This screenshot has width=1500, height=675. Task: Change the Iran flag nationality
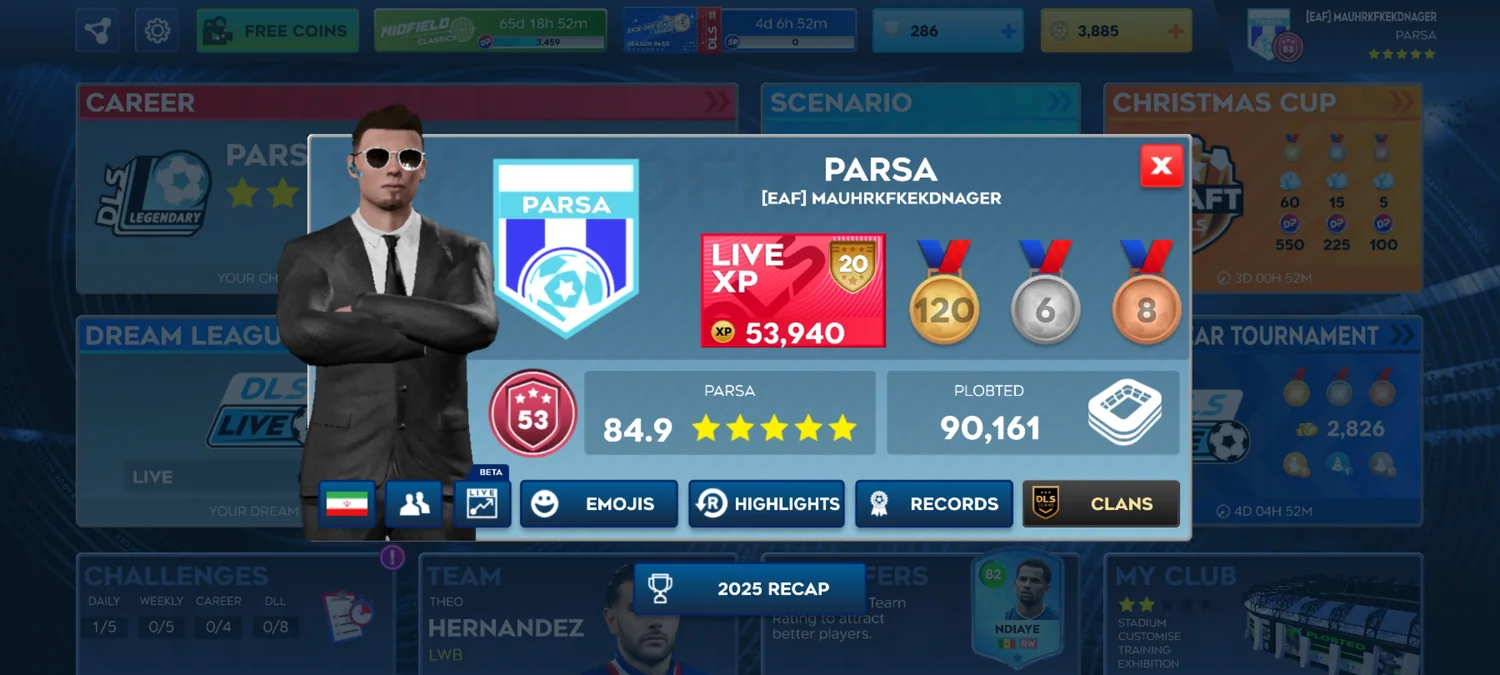point(347,504)
